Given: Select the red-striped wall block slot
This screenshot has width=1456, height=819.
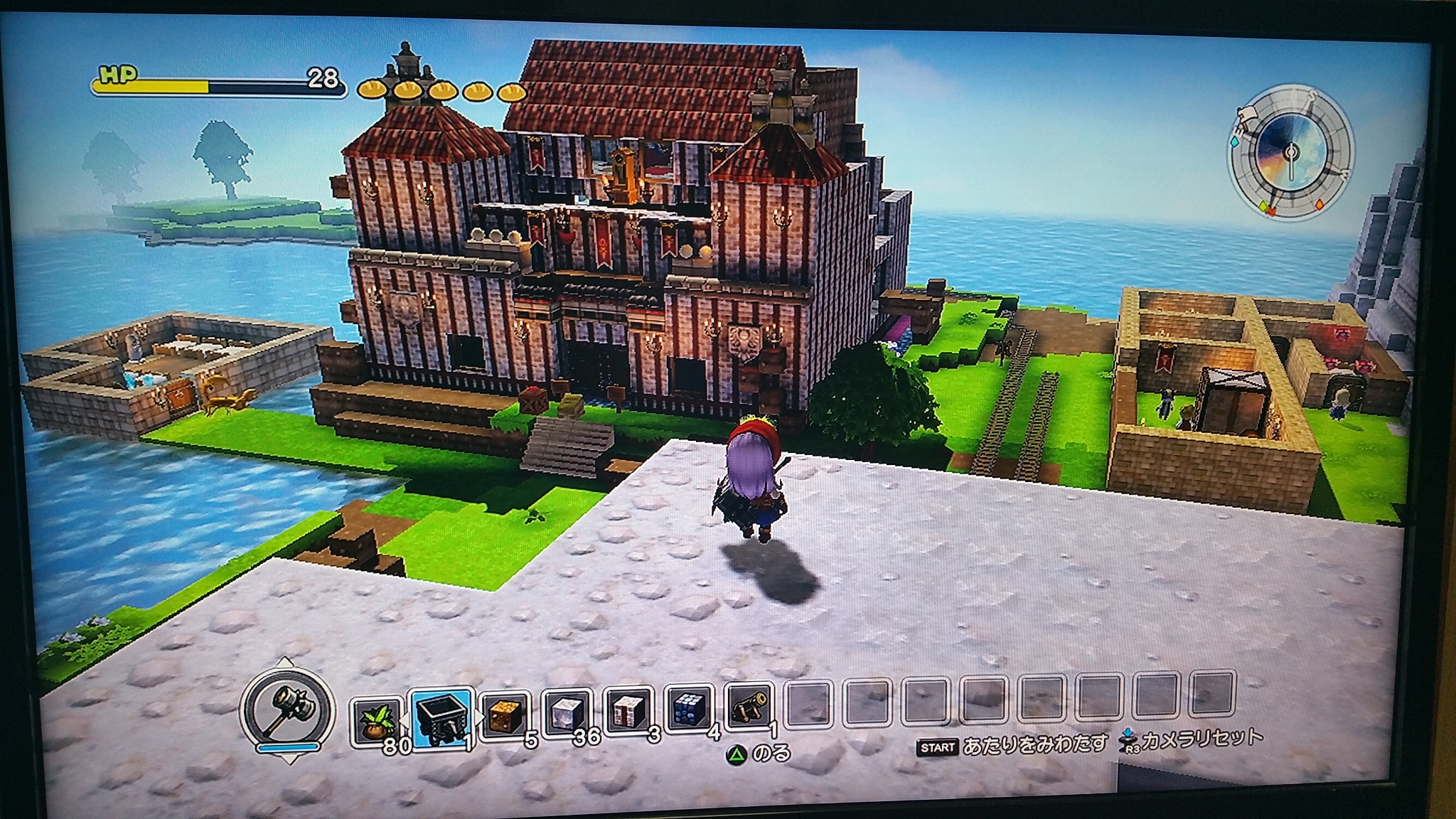Looking at the screenshot, I should (628, 712).
